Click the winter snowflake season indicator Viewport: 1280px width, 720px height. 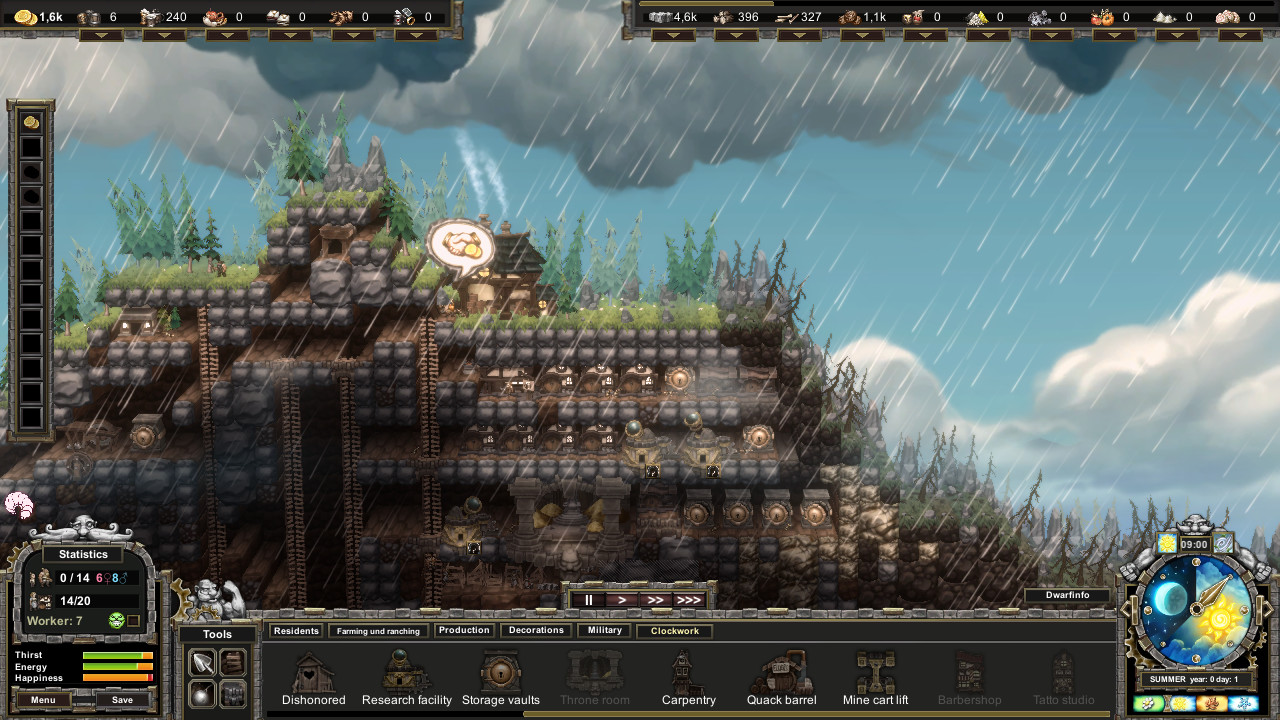pyautogui.click(x=1243, y=704)
